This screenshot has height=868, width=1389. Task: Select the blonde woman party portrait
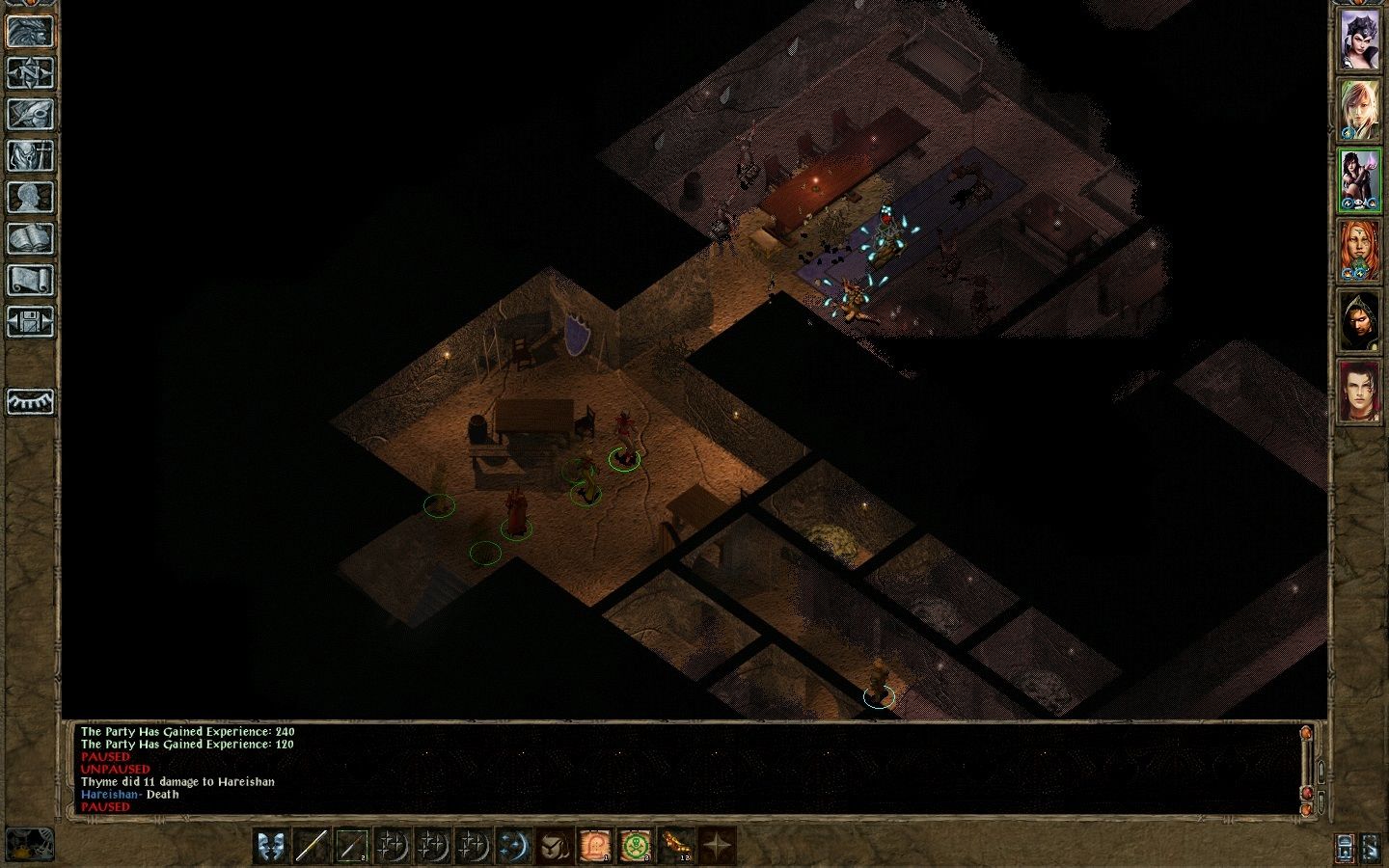coord(1358,110)
